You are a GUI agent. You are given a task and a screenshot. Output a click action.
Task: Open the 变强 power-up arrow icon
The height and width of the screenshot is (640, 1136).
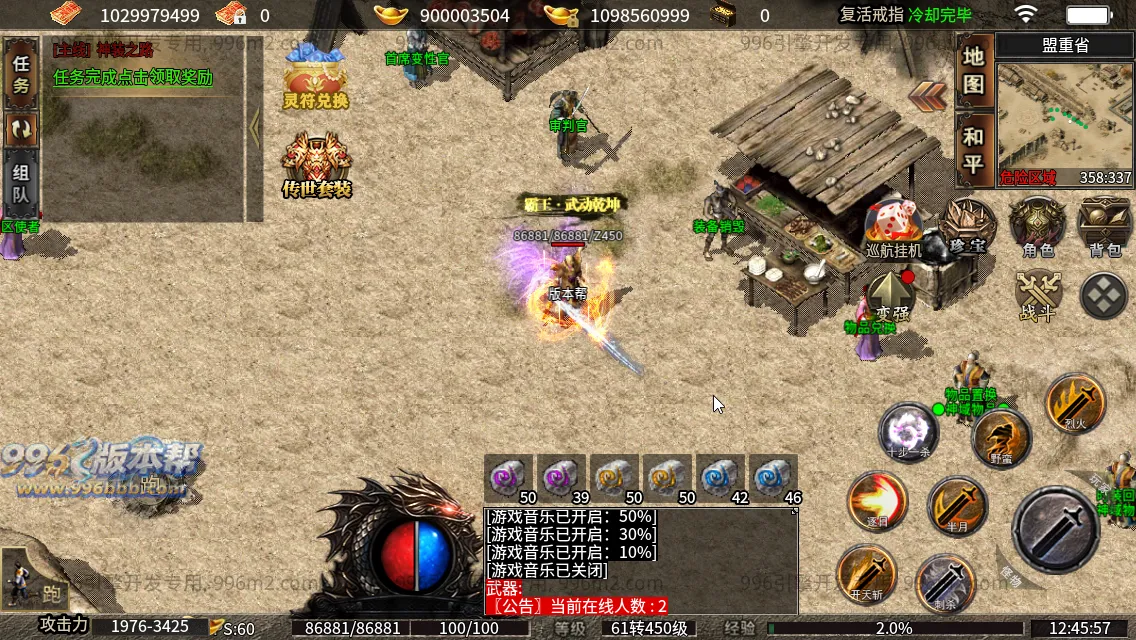(890, 296)
